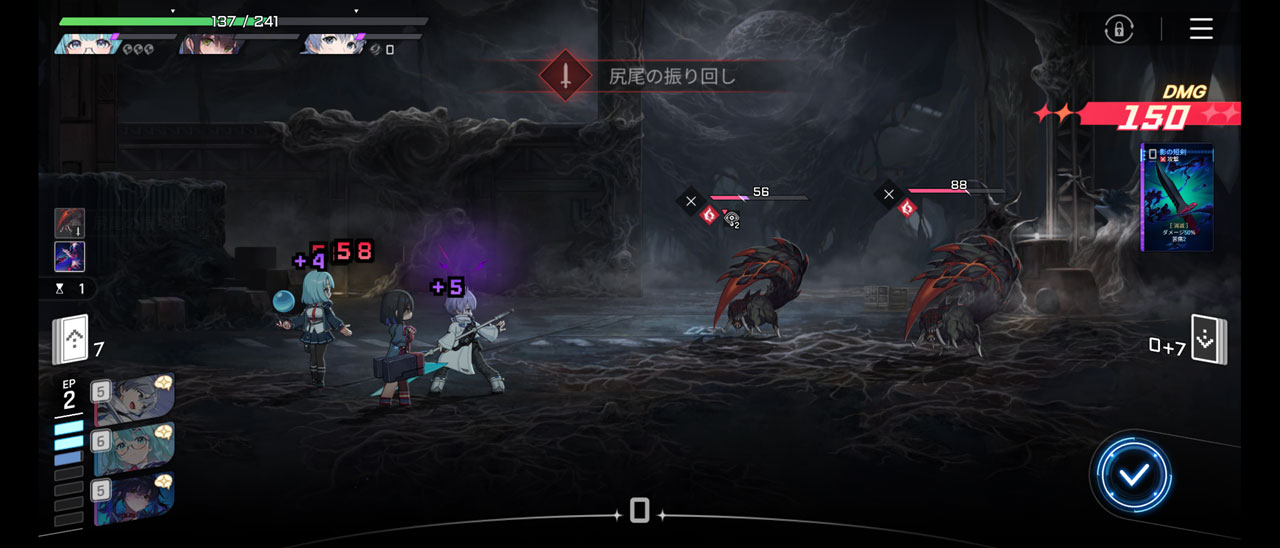The image size is (1280, 548).
Task: Open the draw pile deck
Action: click(71, 341)
